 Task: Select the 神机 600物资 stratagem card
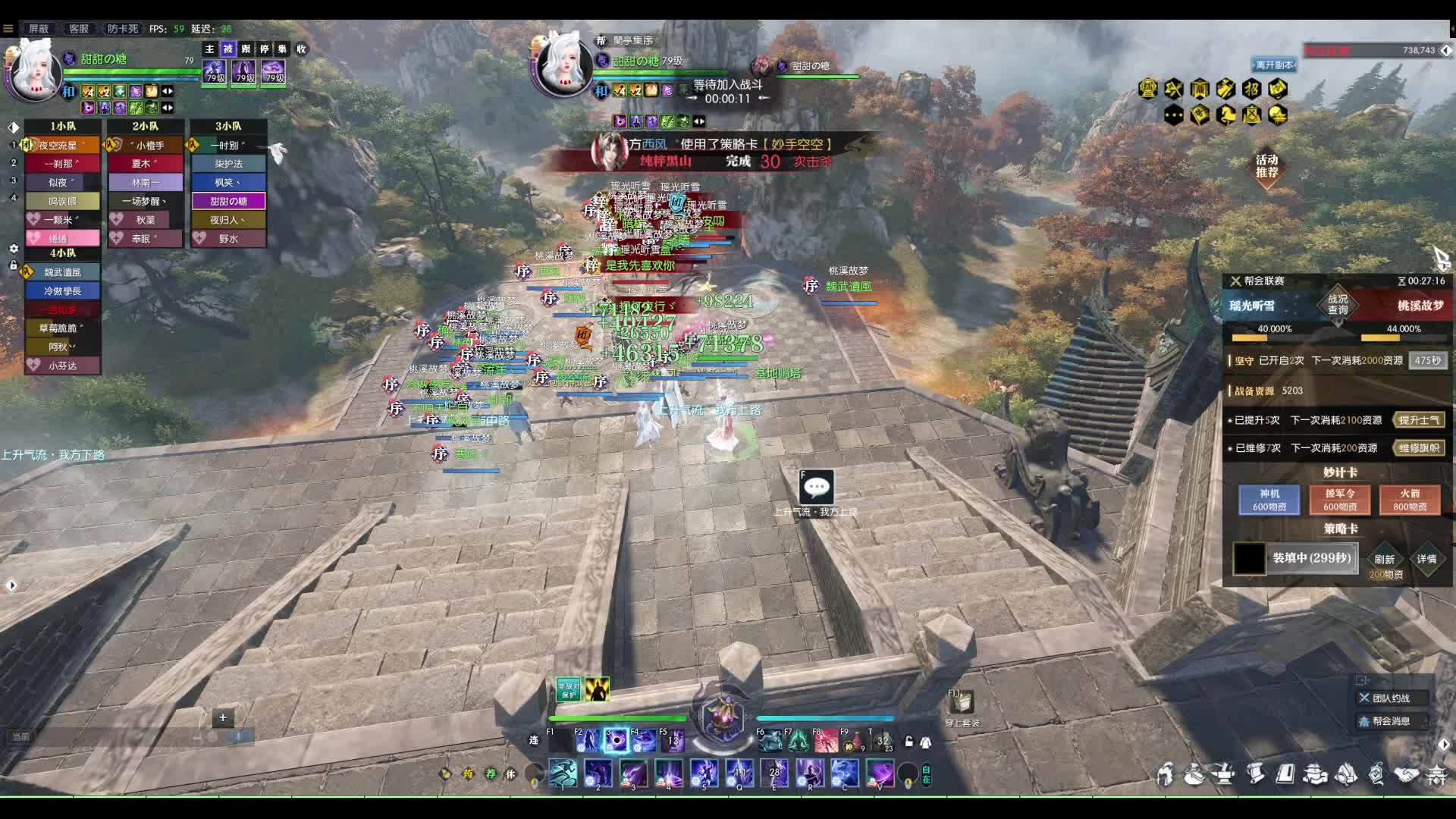pyautogui.click(x=1269, y=500)
